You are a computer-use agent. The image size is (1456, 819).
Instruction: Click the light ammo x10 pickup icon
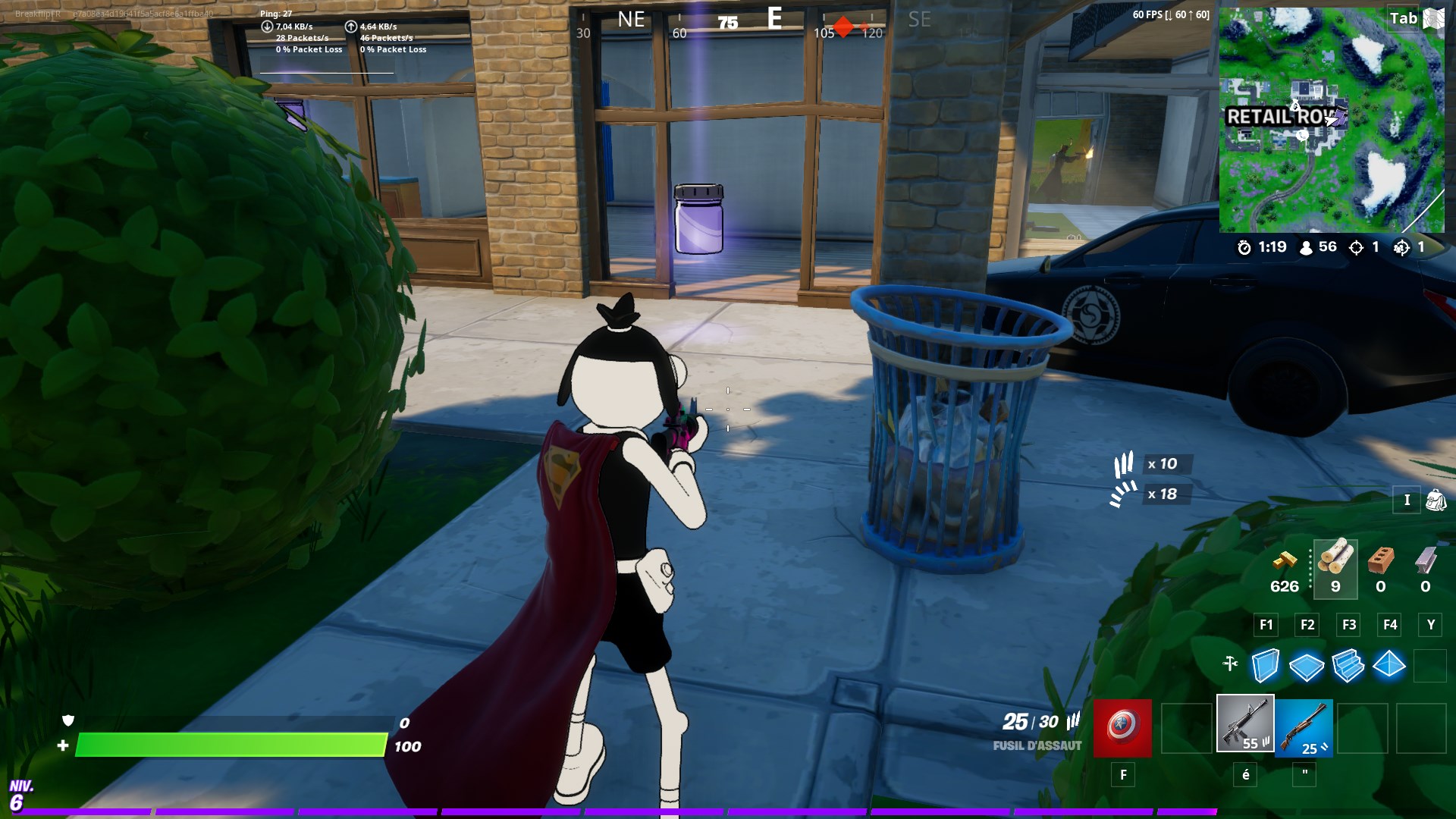pyautogui.click(x=1125, y=463)
